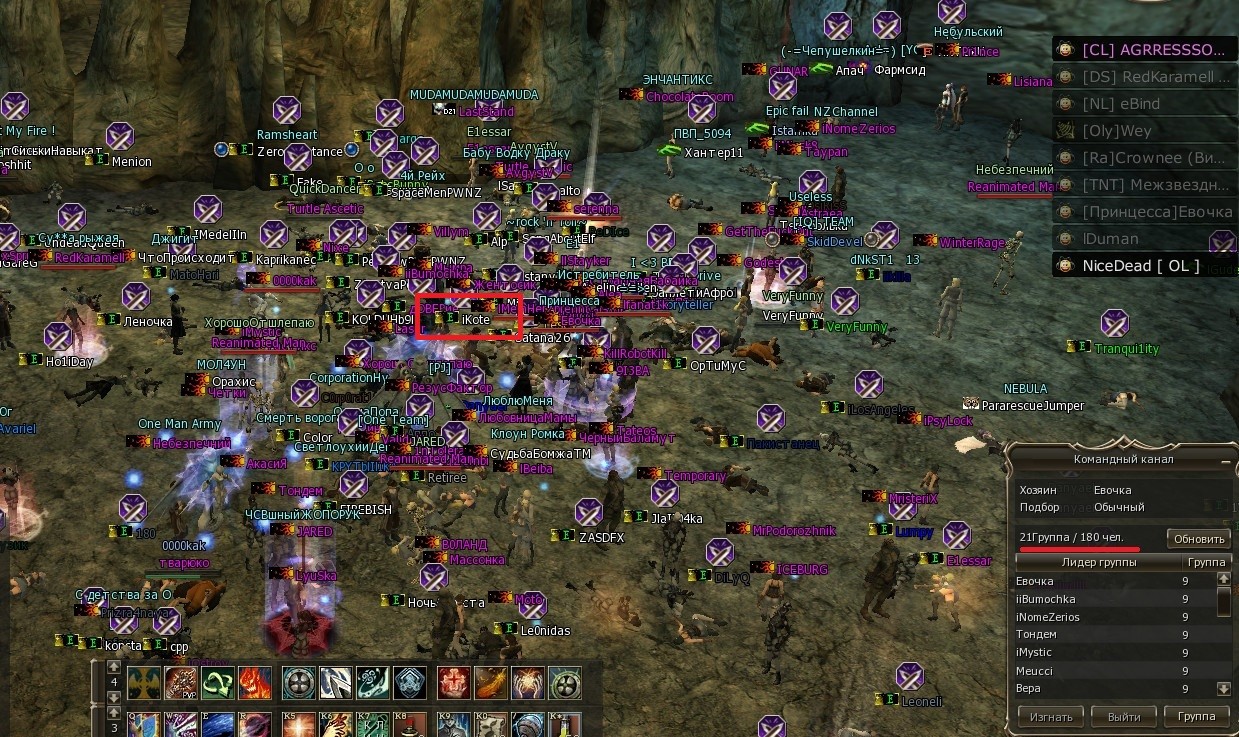Use the red cross healing skill icon

[x=454, y=682]
